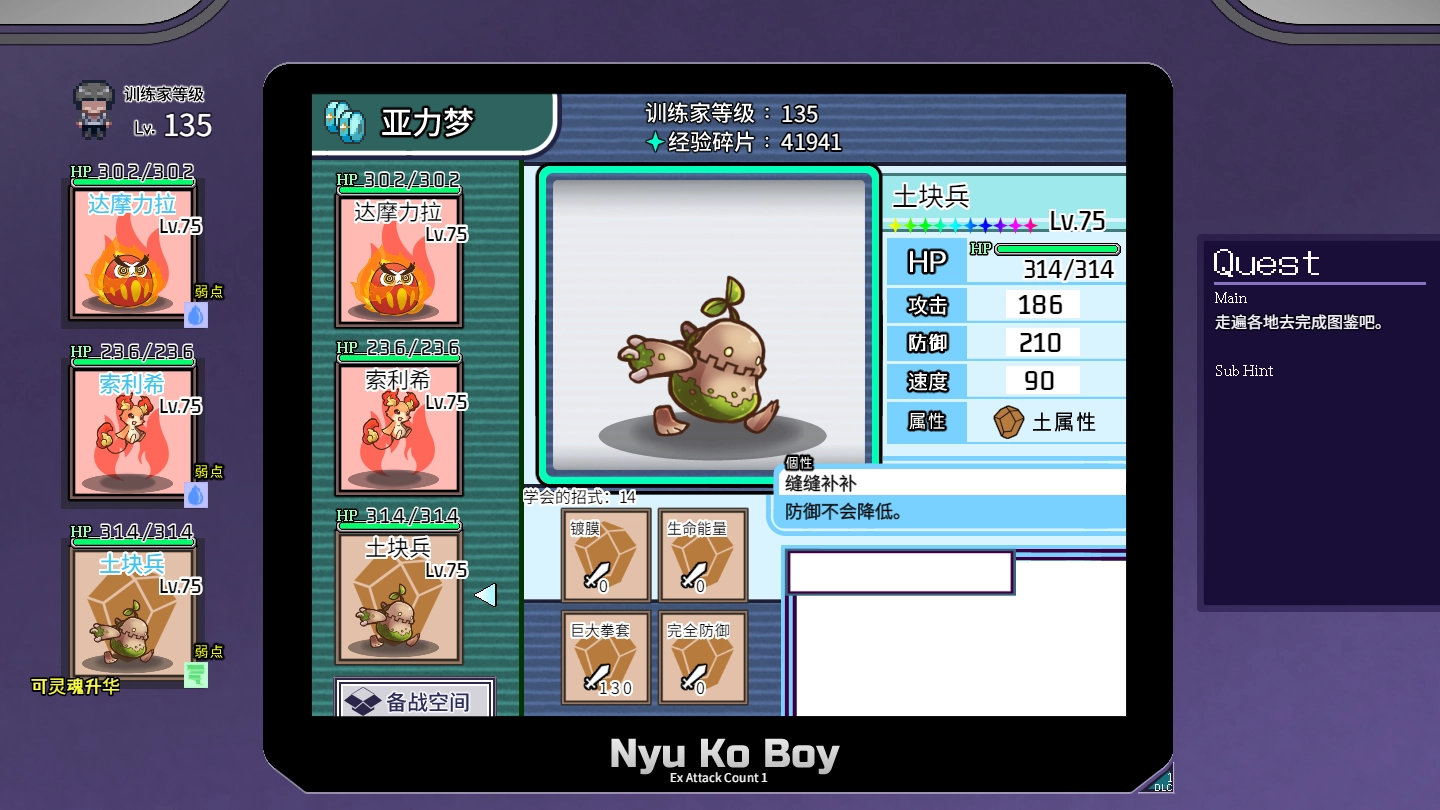Click the 土块兵 large portrait
The width and height of the screenshot is (1440, 810).
pos(709,323)
